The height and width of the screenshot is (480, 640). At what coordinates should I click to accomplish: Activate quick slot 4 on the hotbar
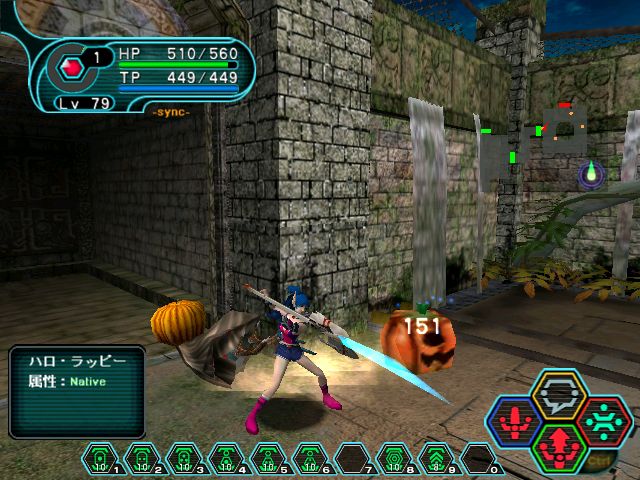(x=226, y=458)
